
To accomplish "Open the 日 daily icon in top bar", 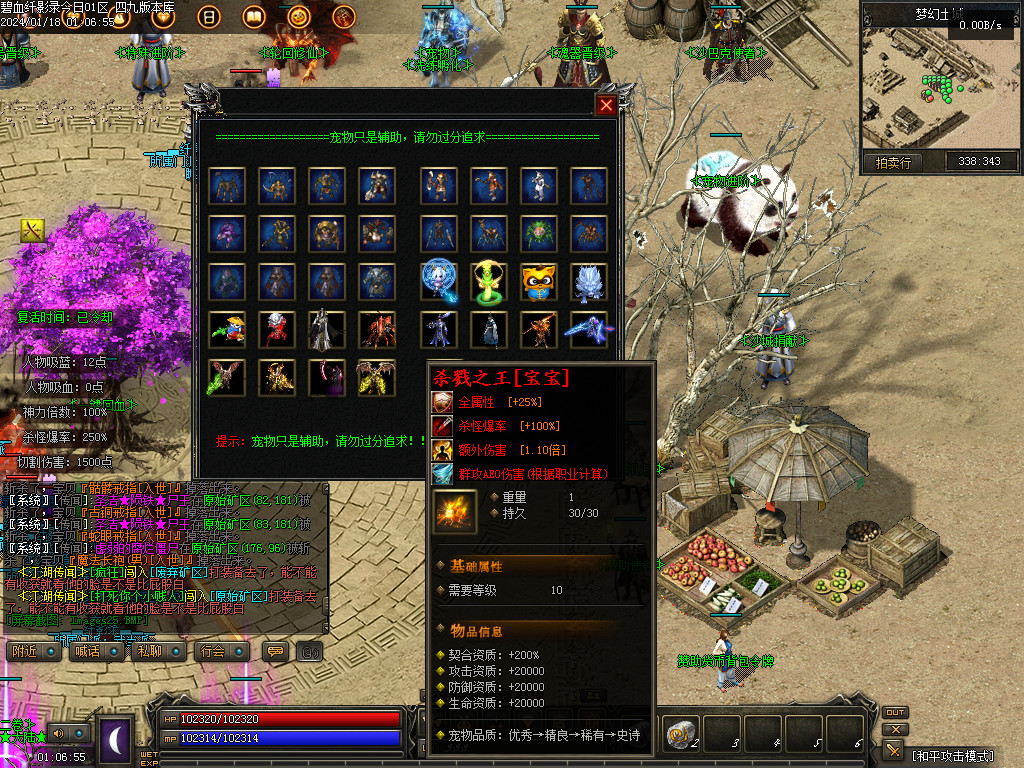I will pyautogui.click(x=209, y=17).
